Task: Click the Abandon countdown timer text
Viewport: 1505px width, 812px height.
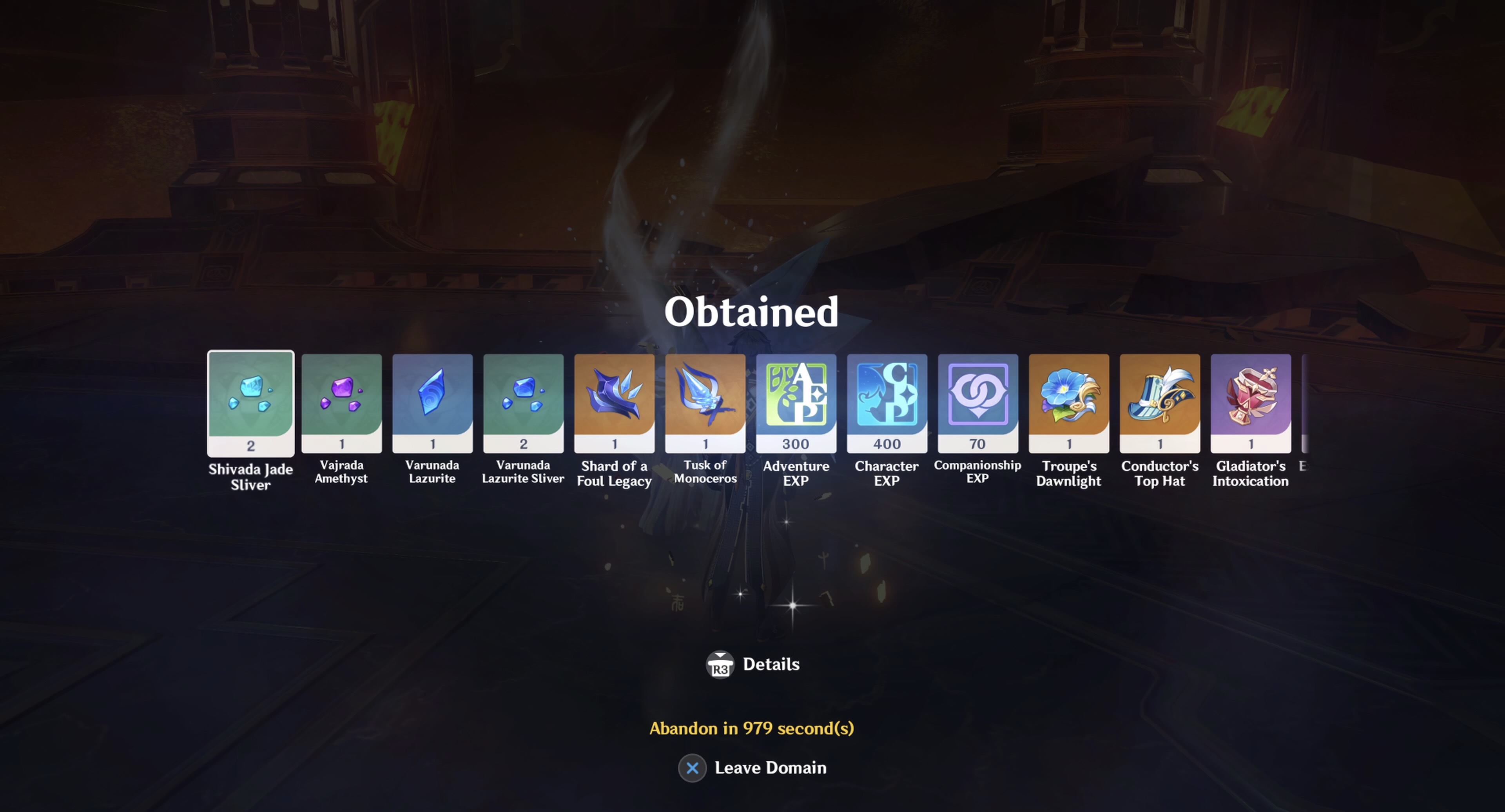Action: pos(752,729)
